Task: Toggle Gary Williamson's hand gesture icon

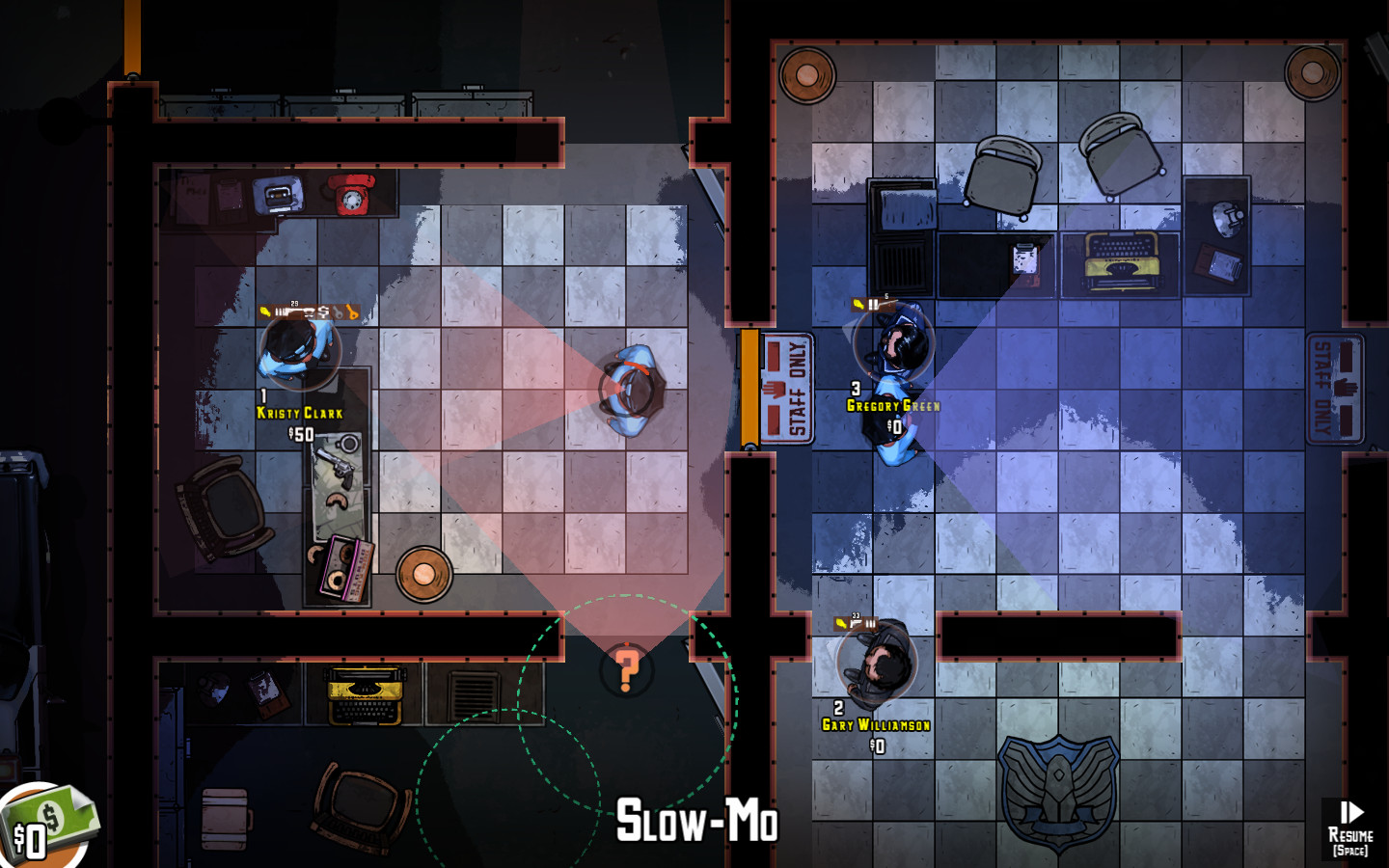Action: click(x=841, y=623)
